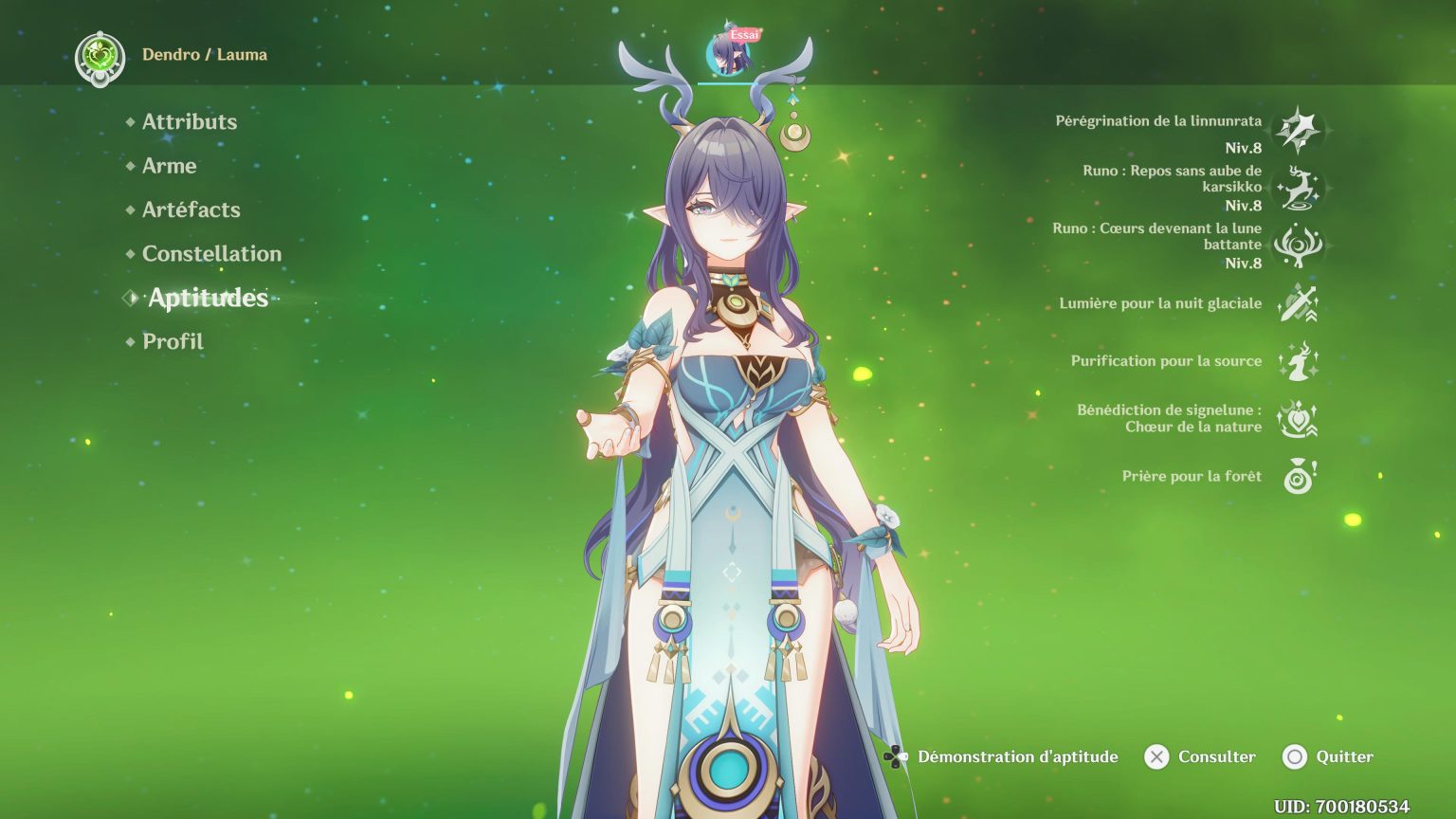Highlight the Aptitudes menu entry
This screenshot has width=1456, height=819.
pos(206,298)
